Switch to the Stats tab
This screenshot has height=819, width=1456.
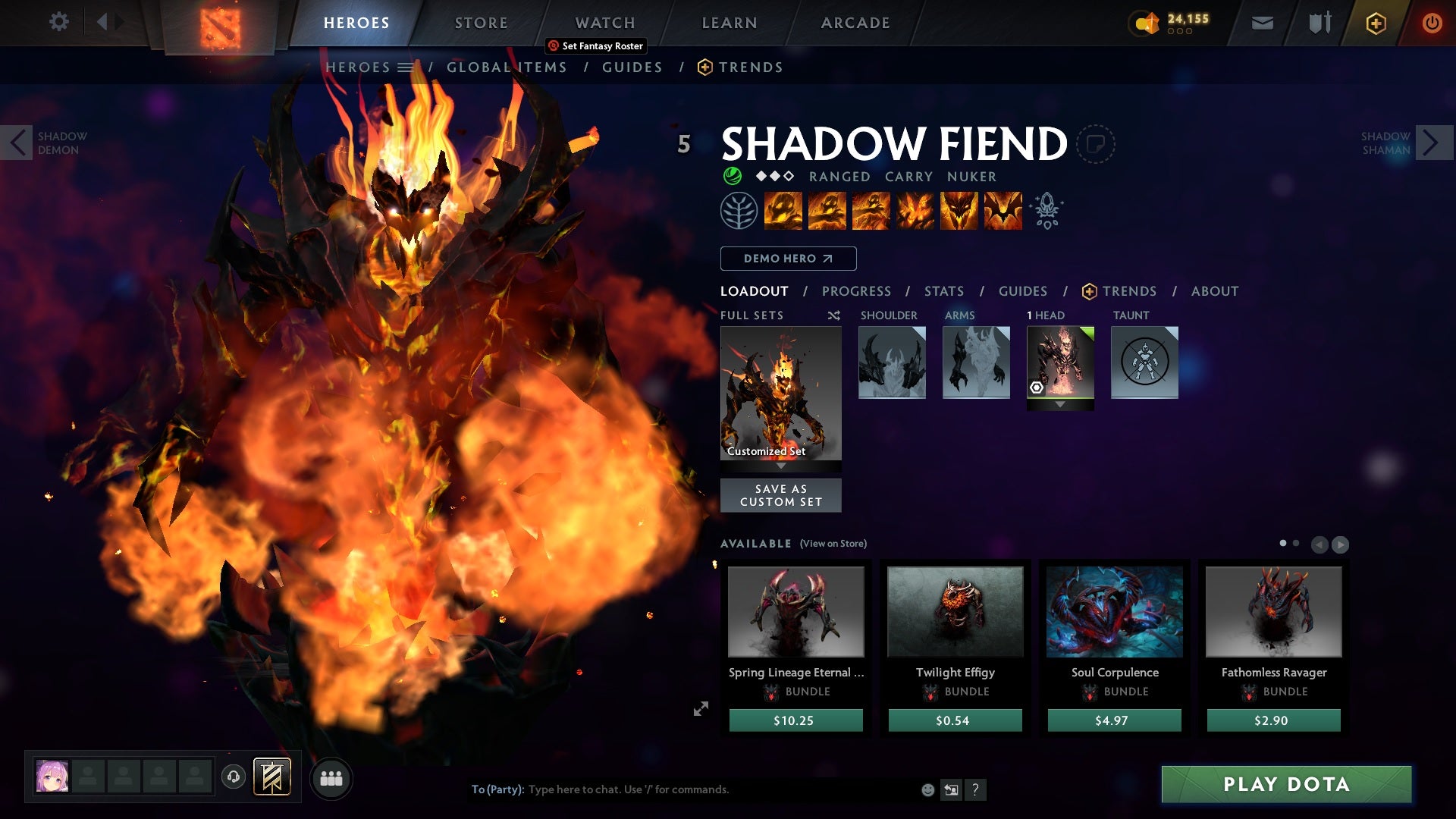point(943,290)
